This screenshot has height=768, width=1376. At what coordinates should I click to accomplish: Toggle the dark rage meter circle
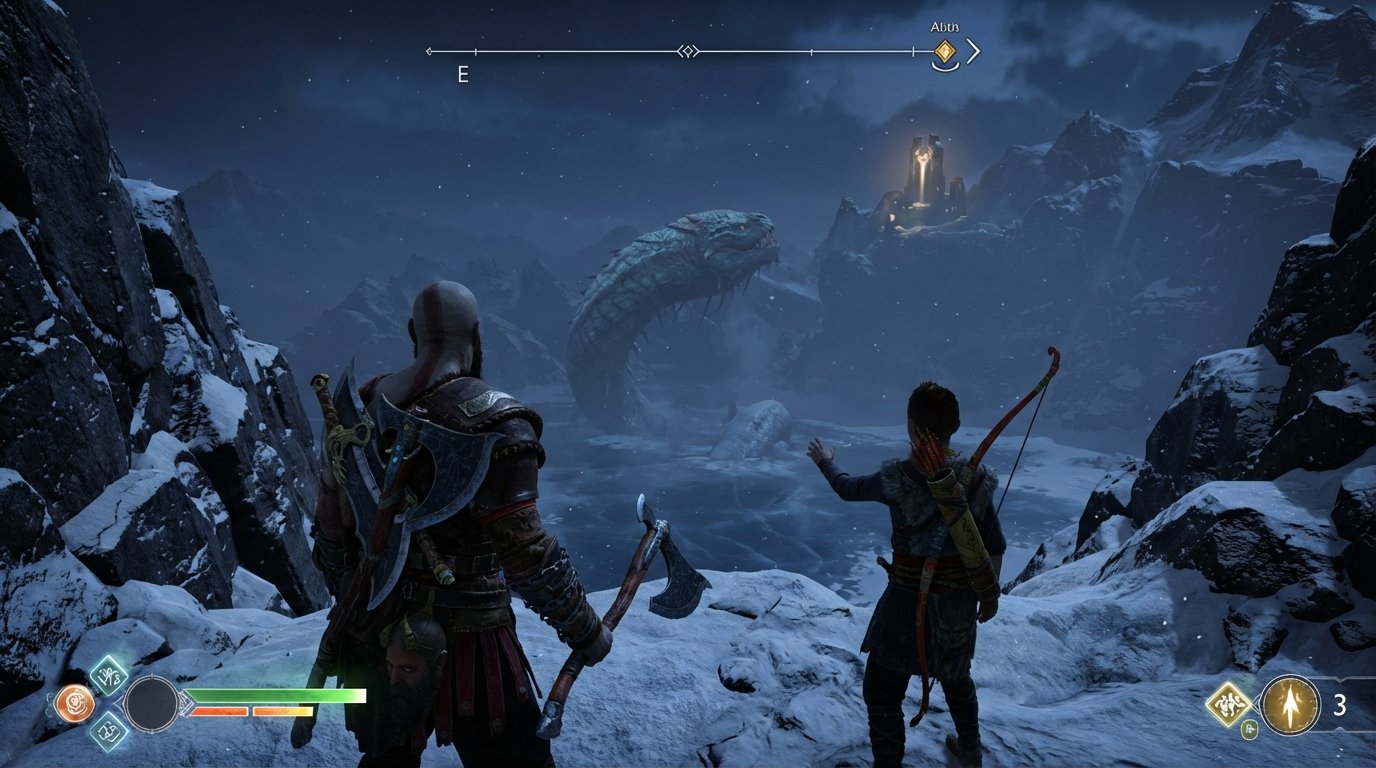click(153, 703)
